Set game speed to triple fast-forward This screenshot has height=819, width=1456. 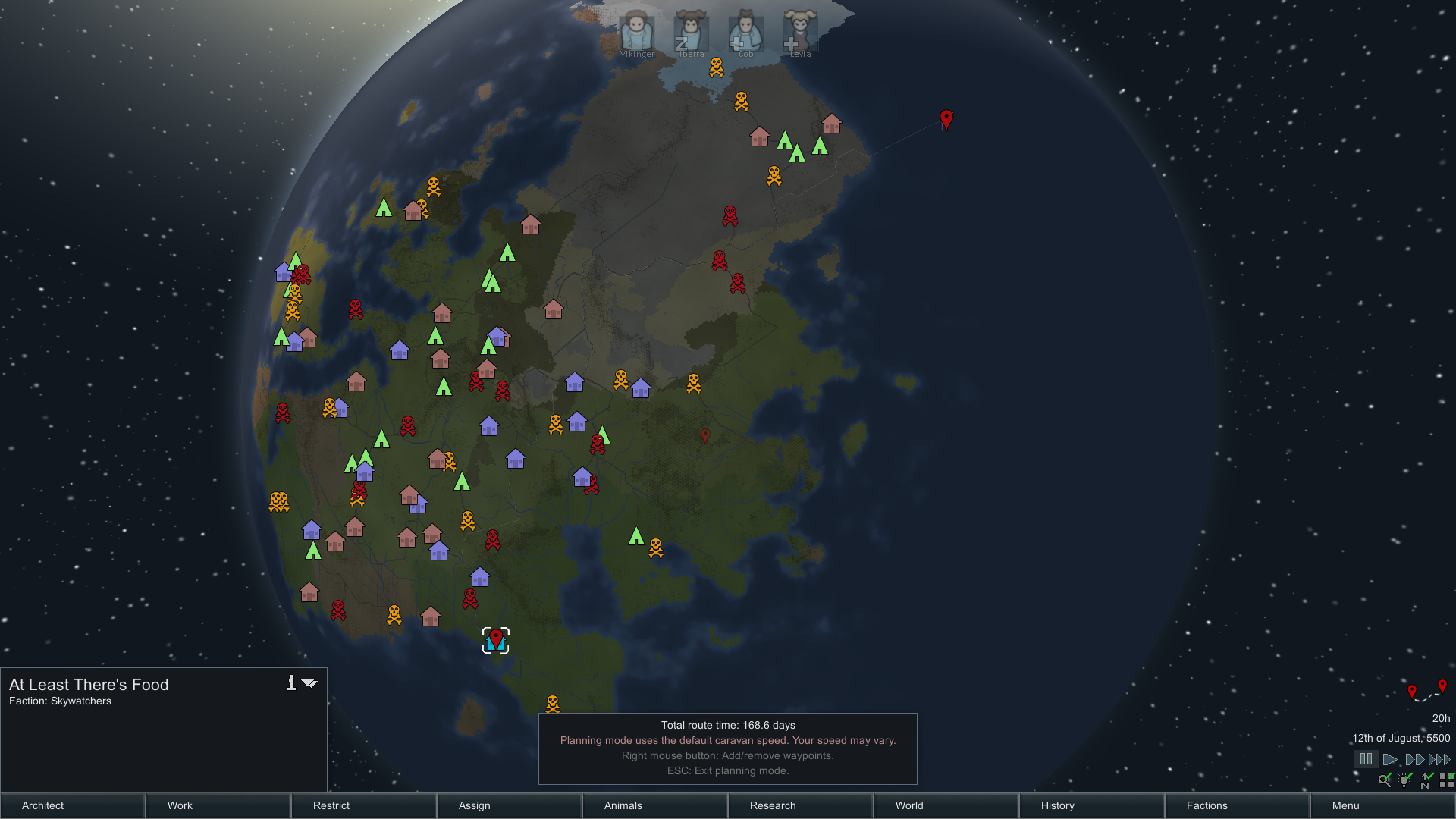click(x=1439, y=759)
